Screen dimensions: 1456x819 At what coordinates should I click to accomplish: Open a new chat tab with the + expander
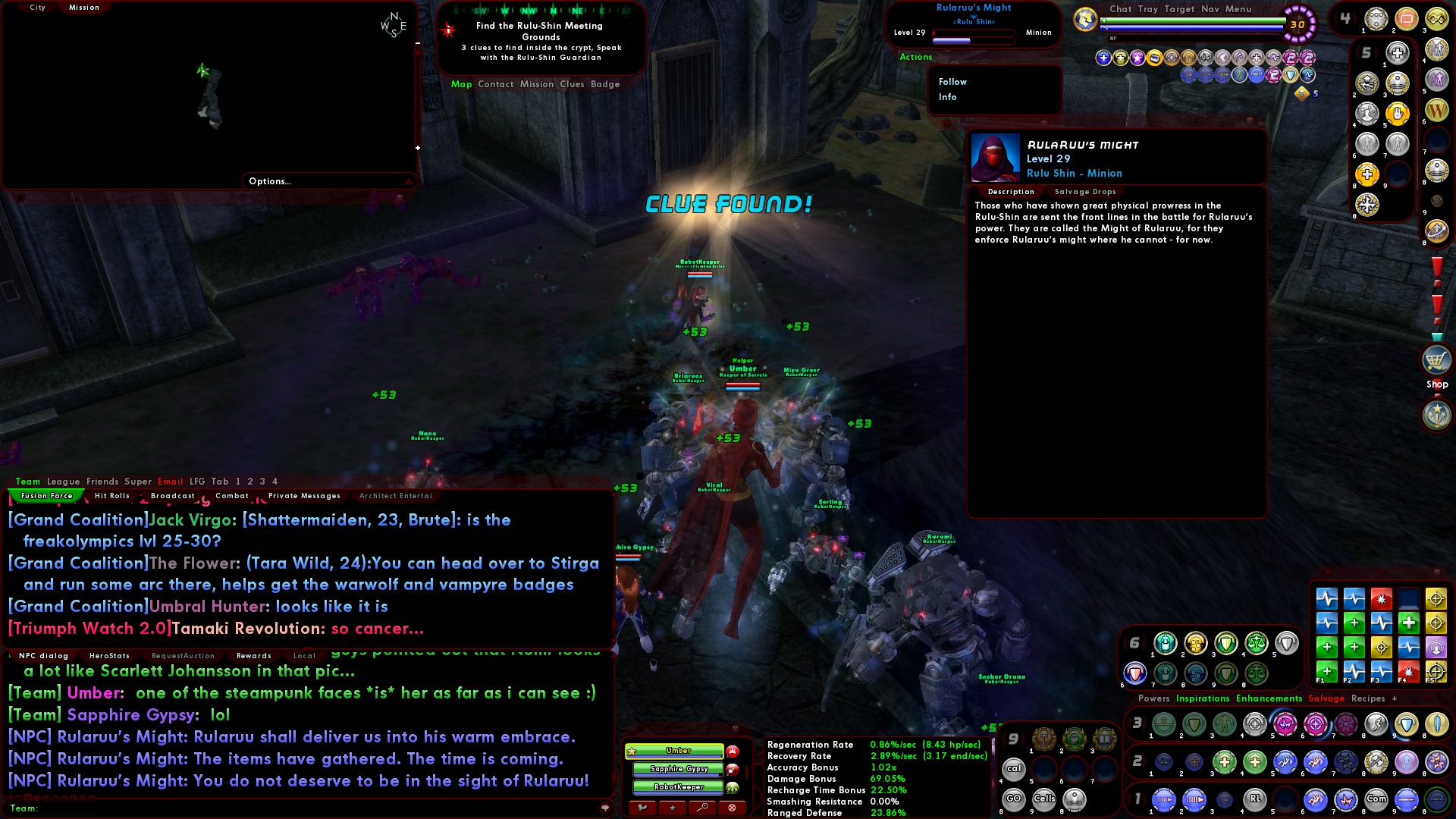[1395, 698]
